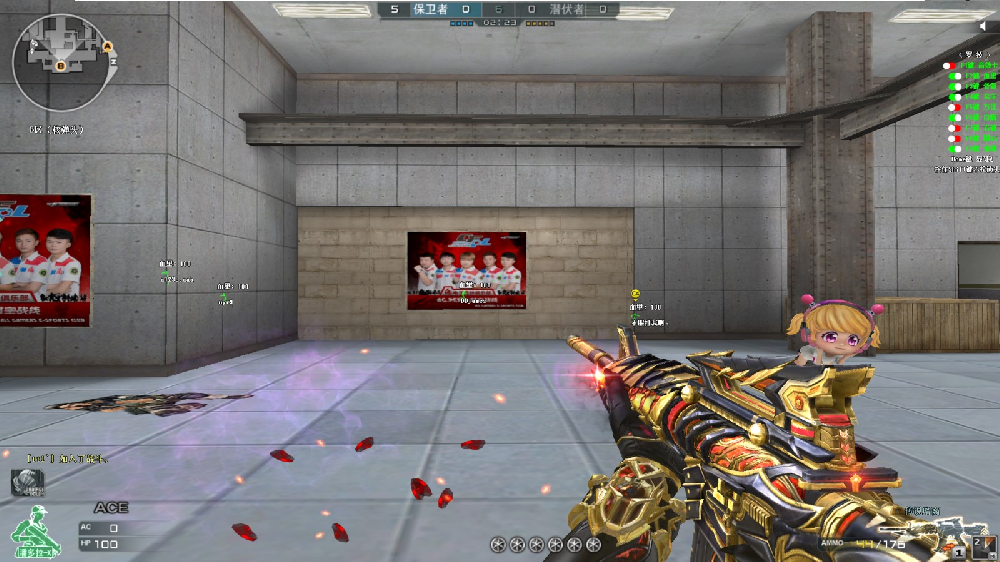Select the grenade item icon above ACE

[x=28, y=483]
